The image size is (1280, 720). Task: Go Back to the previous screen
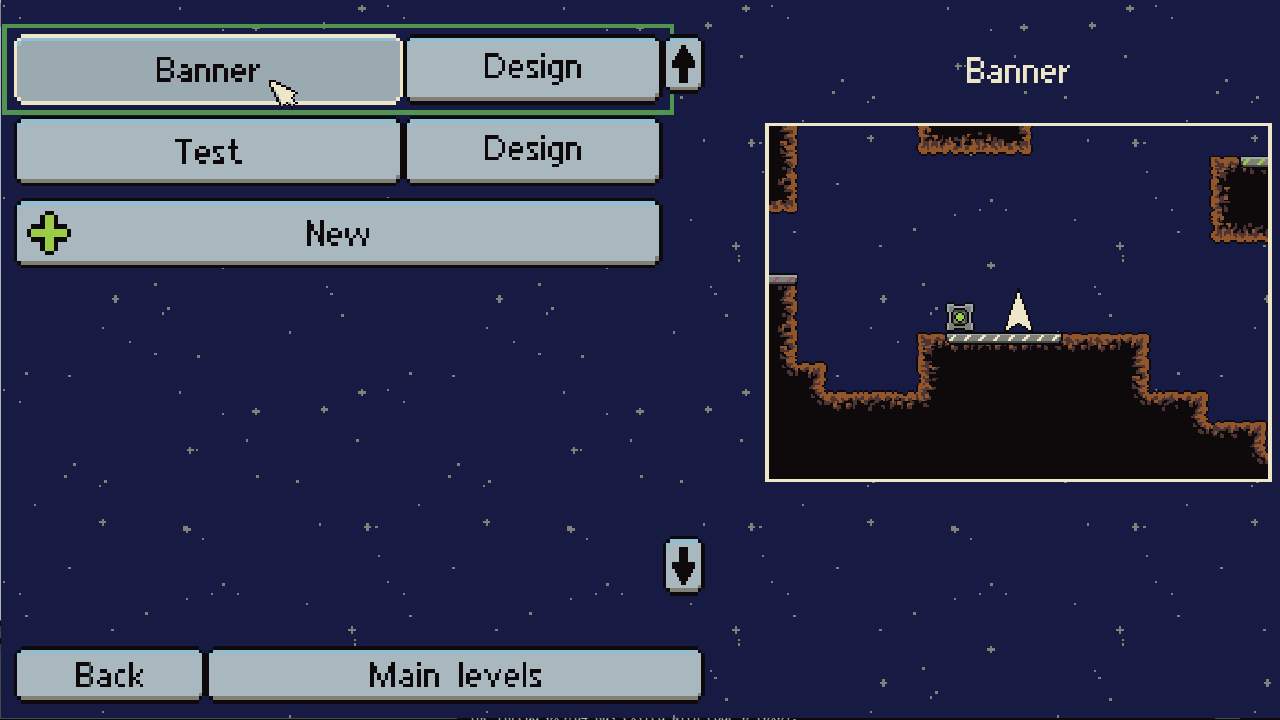pos(108,675)
